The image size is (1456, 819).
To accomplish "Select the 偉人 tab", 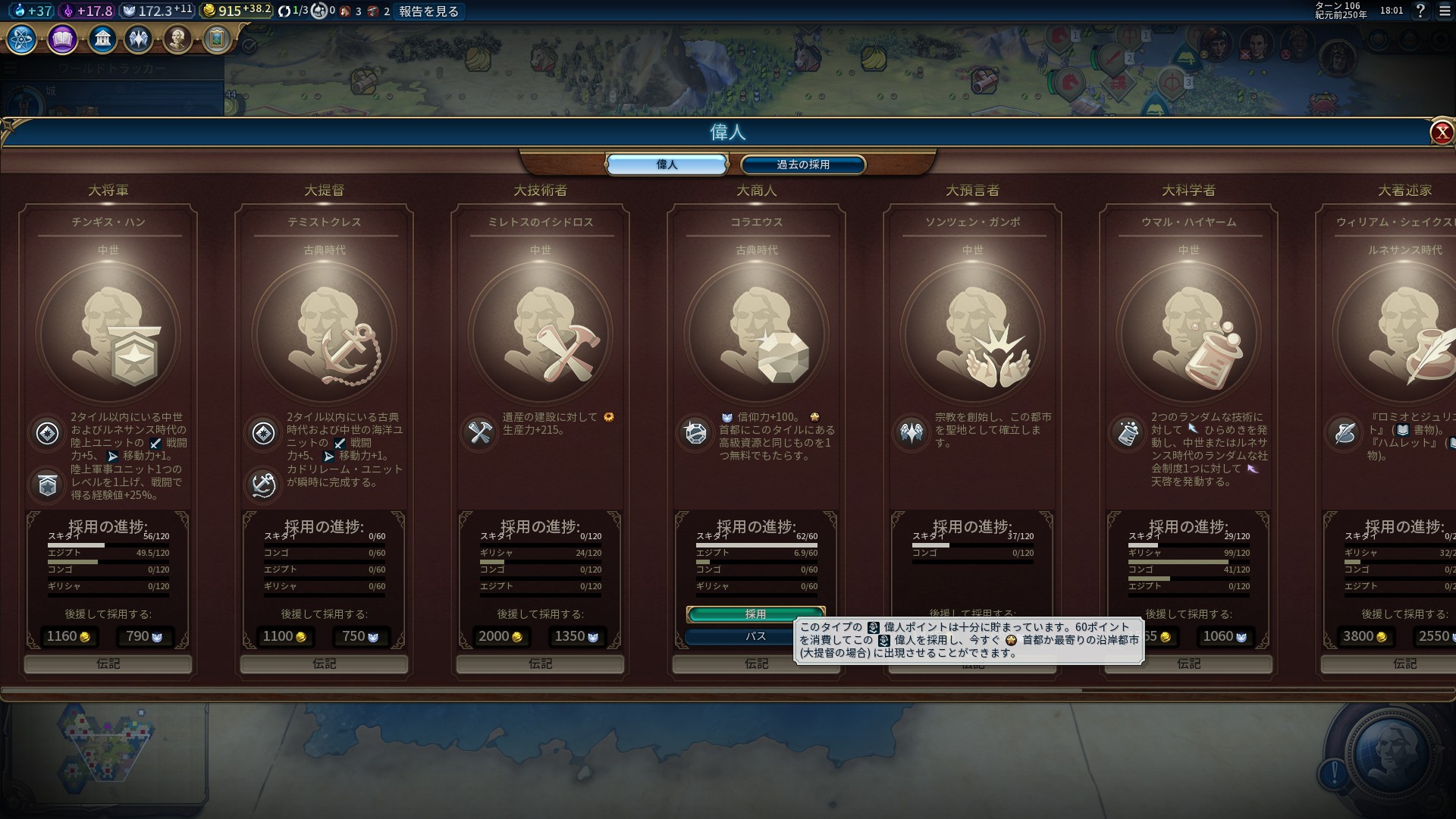I will [667, 165].
